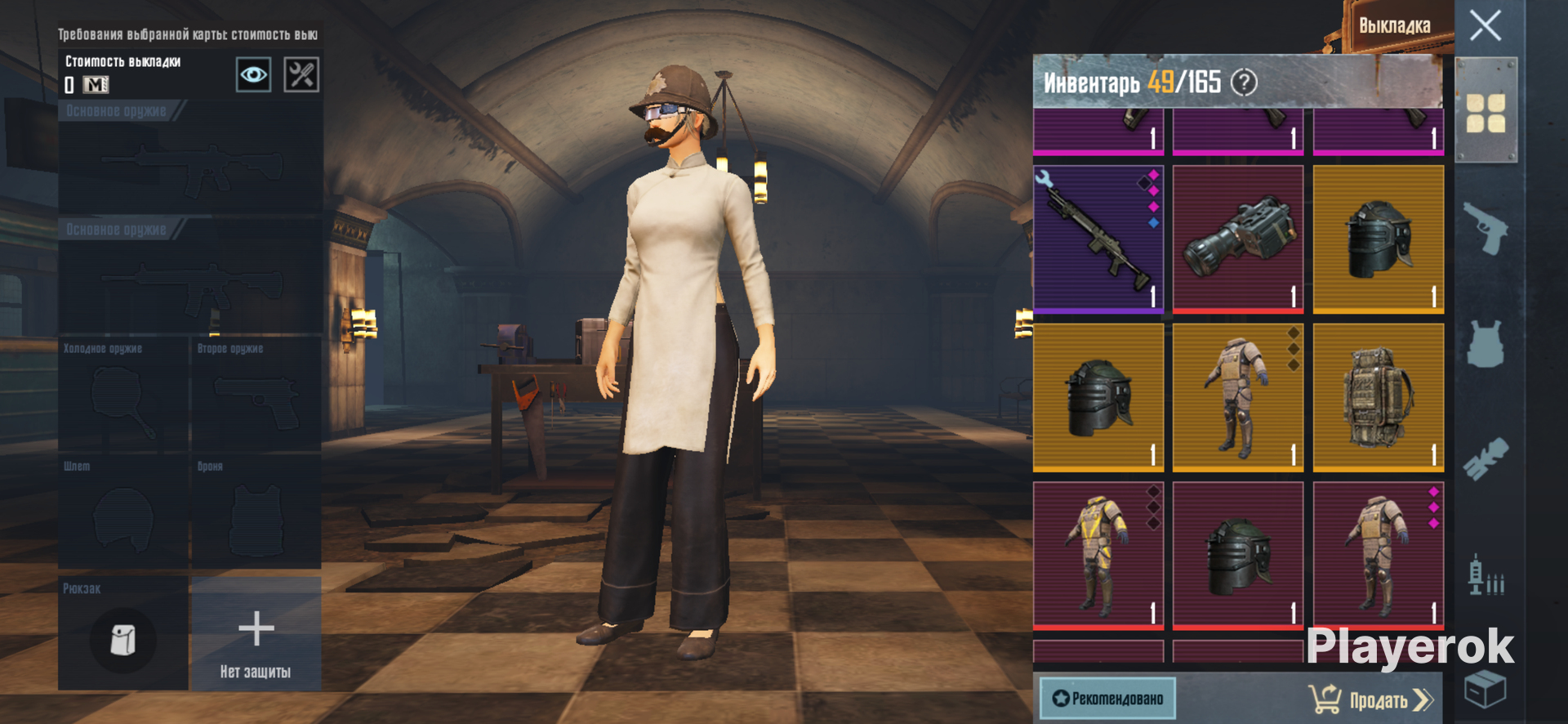Select the helmet on red background
Image resolution: width=1568 pixels, height=724 pixels.
[x=1238, y=555]
